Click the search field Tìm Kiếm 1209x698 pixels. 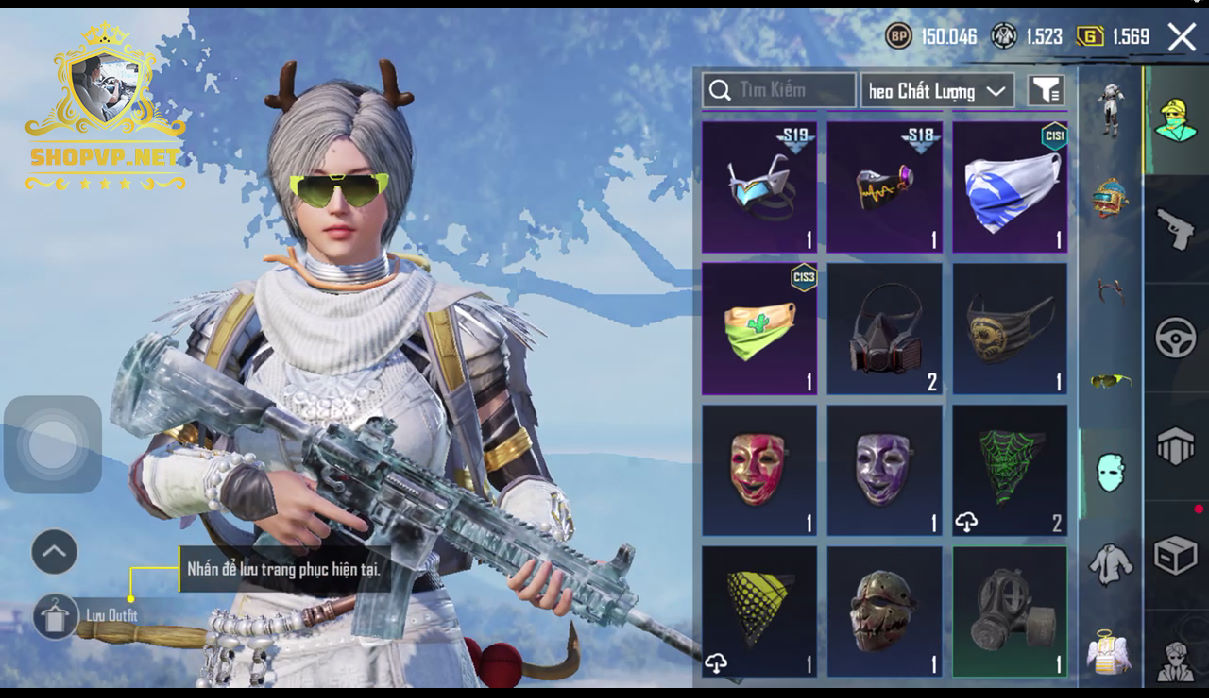click(779, 91)
